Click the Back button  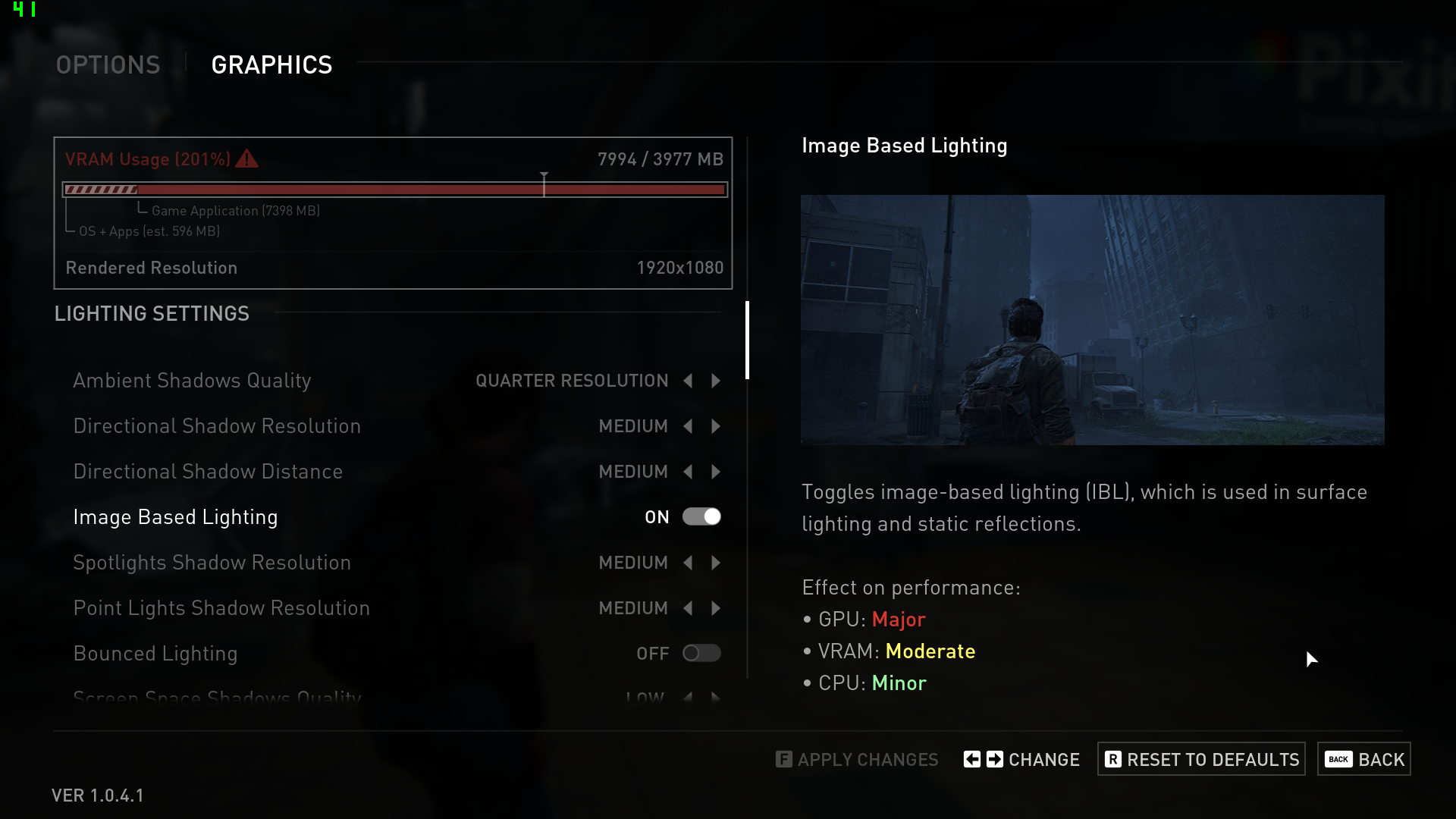coord(1364,759)
